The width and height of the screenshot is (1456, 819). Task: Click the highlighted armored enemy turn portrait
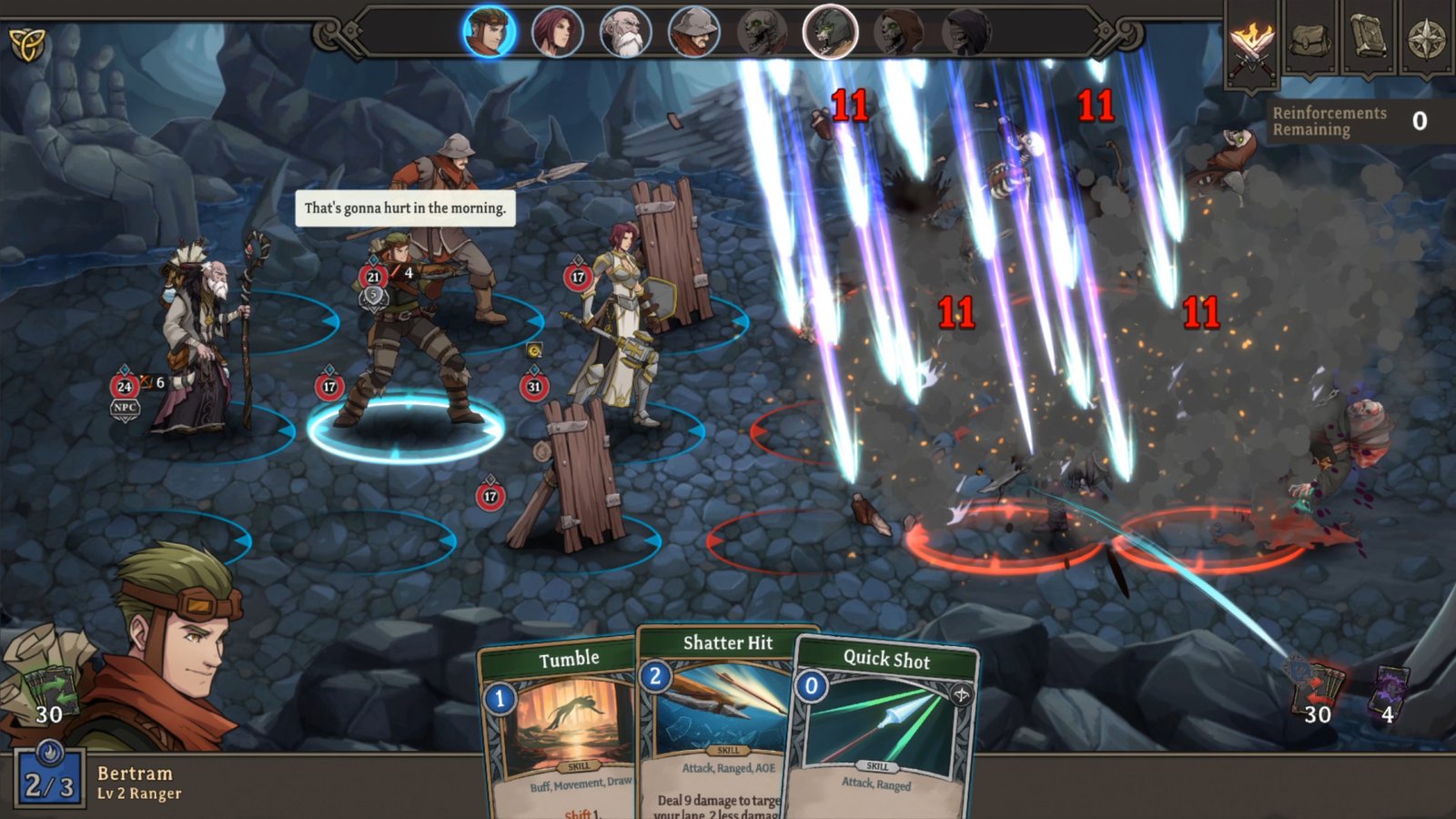click(830, 33)
